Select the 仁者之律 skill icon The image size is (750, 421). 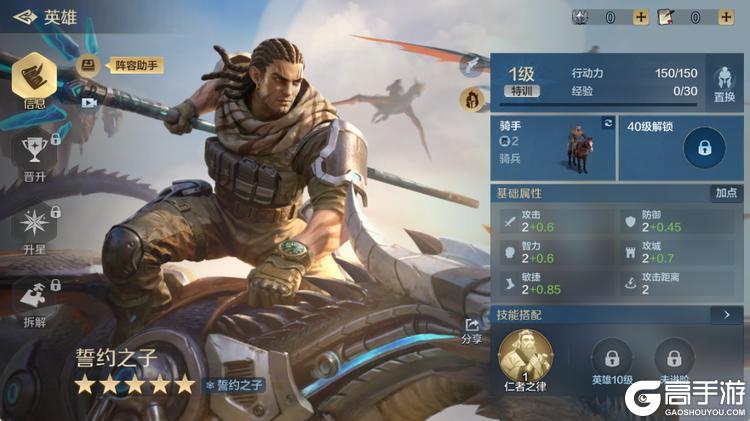tap(525, 357)
